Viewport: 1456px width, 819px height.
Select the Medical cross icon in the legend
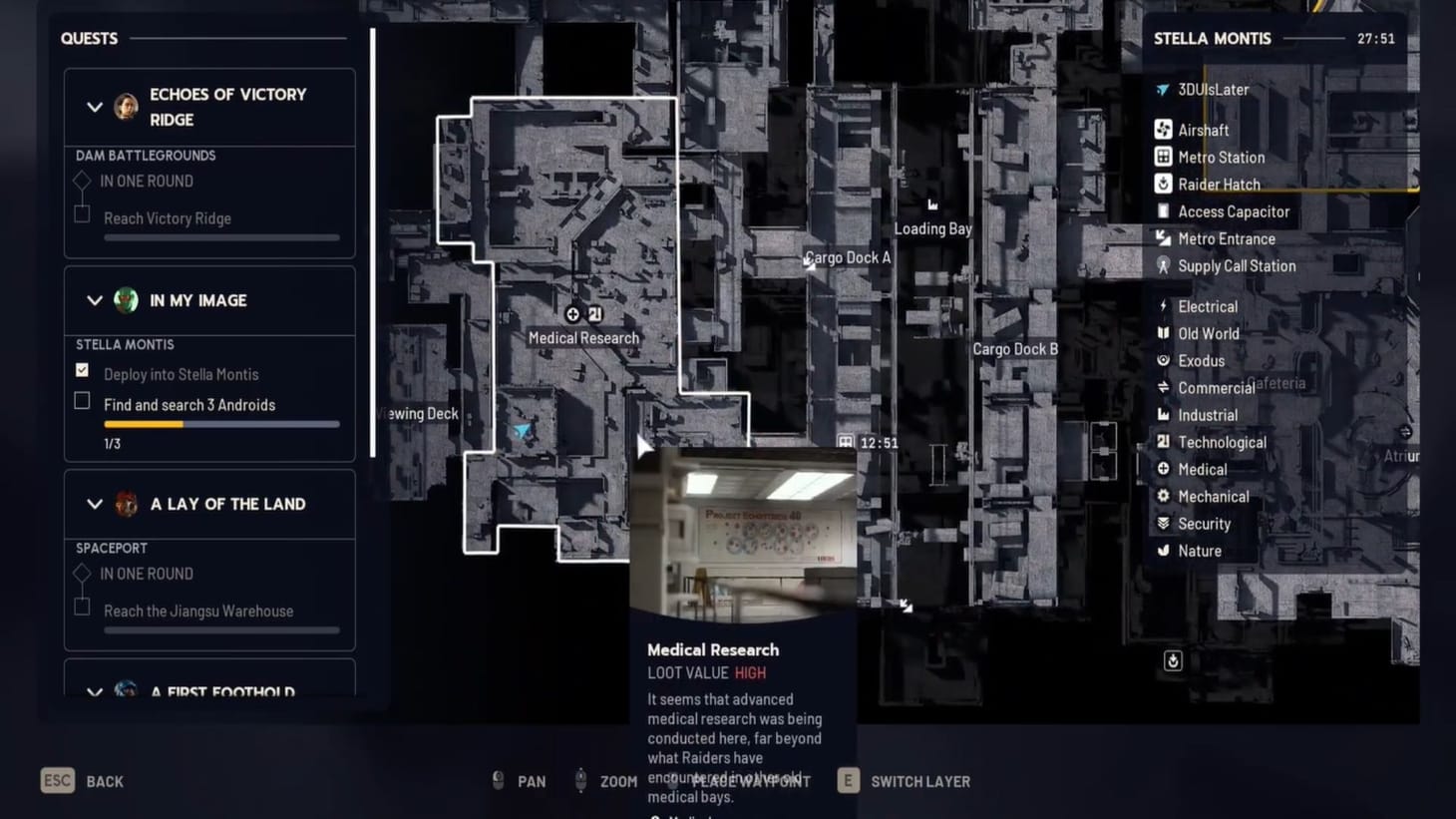(x=1164, y=469)
